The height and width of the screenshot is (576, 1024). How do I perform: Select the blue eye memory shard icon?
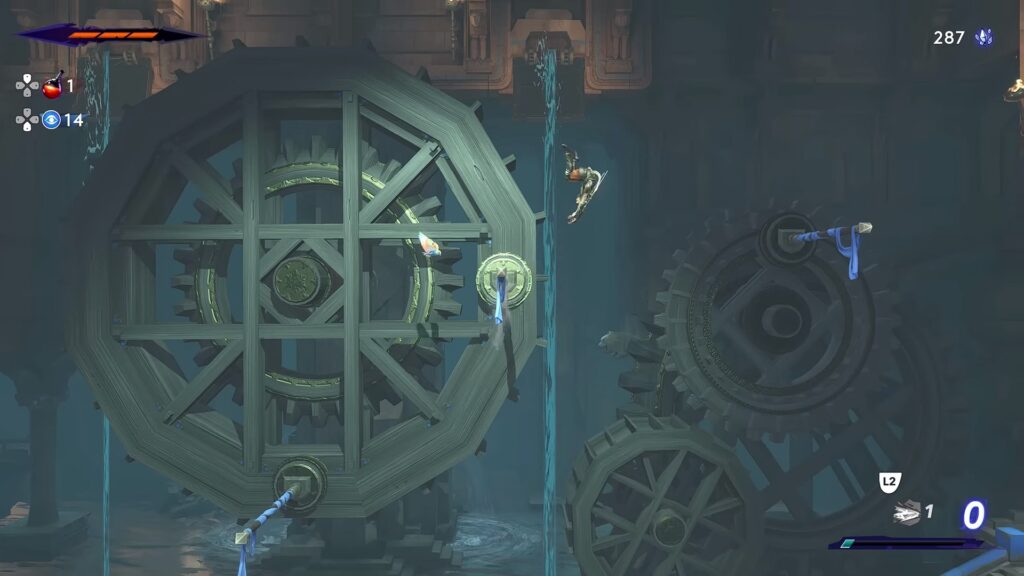click(51, 120)
